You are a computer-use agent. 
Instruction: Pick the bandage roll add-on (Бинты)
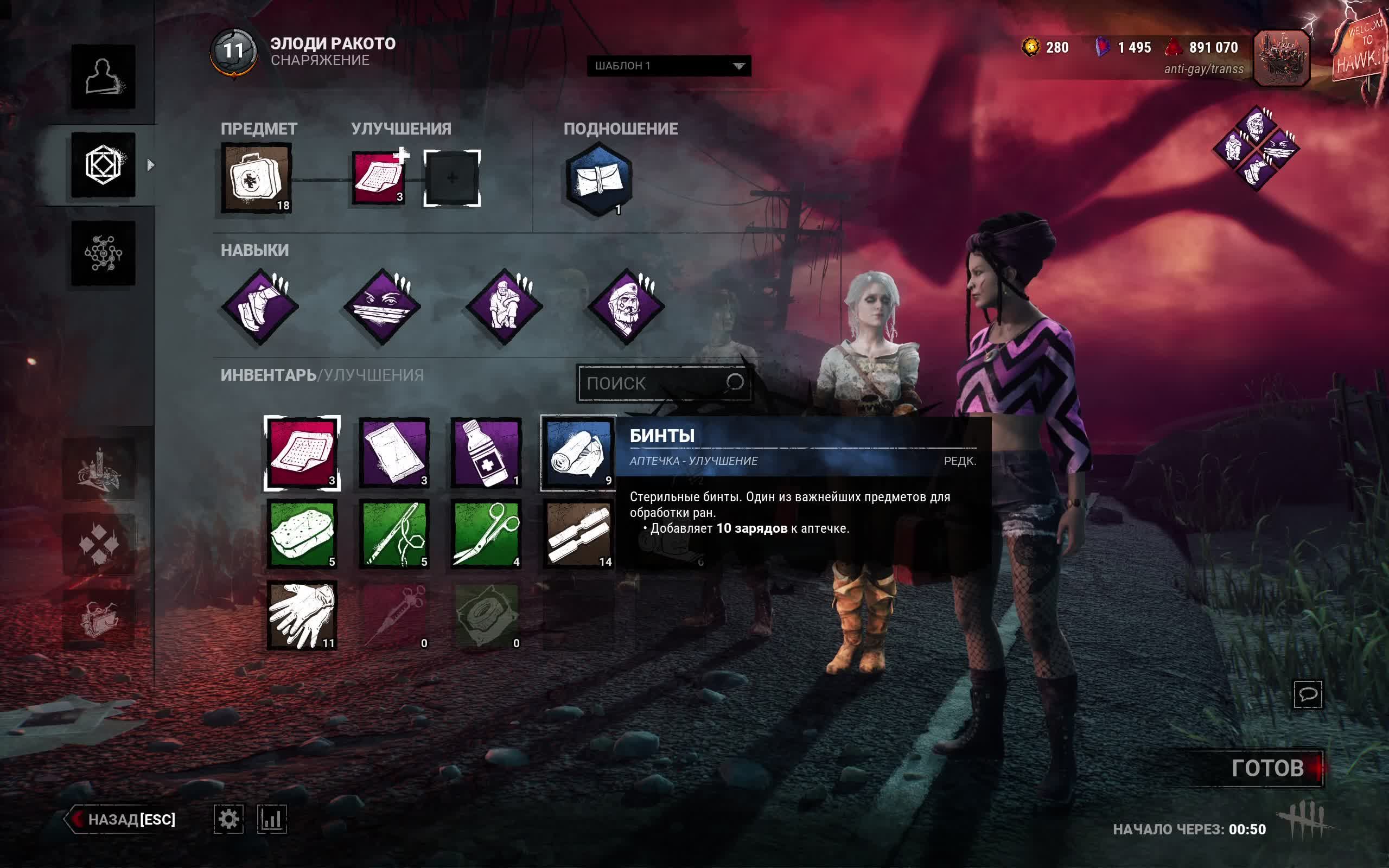(x=578, y=454)
